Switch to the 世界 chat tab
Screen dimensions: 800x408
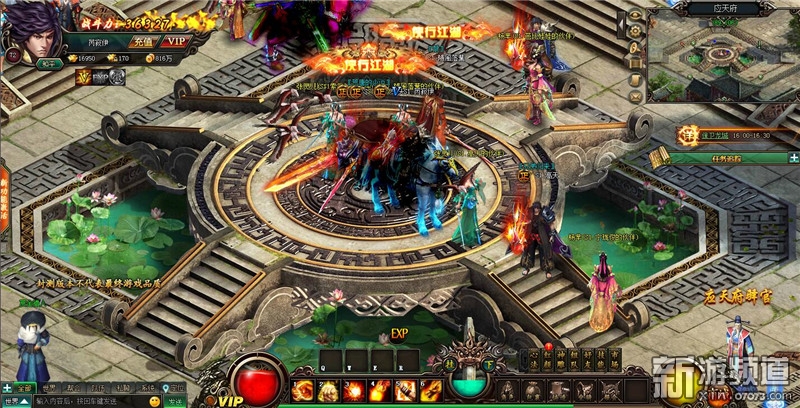point(47,388)
